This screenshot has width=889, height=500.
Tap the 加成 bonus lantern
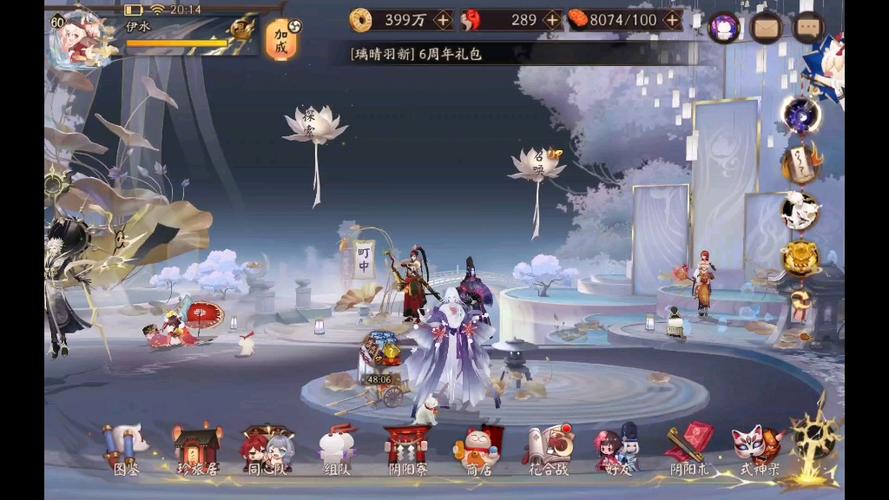tap(281, 40)
